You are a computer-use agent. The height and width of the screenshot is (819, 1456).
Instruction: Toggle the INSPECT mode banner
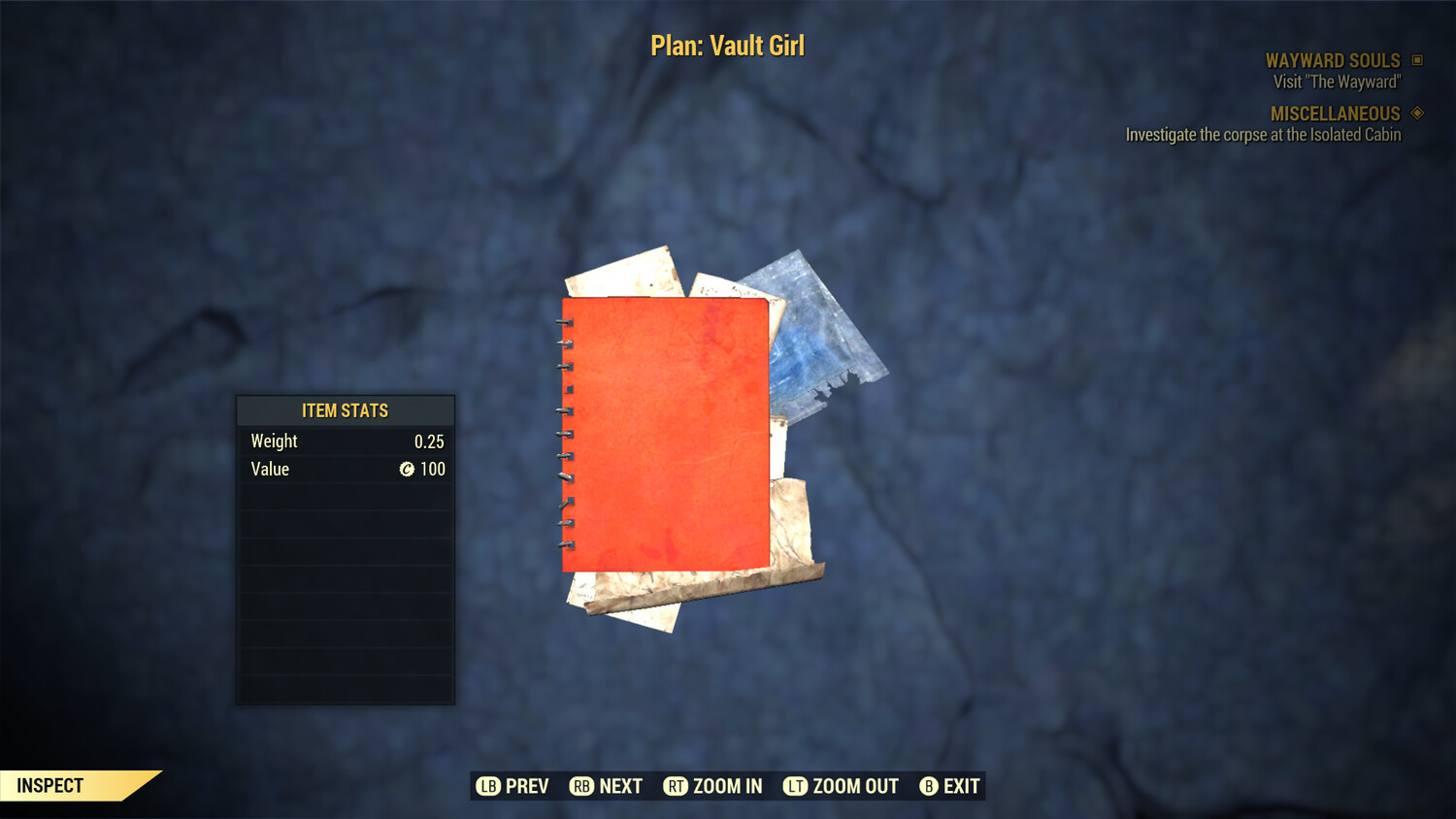coord(49,786)
